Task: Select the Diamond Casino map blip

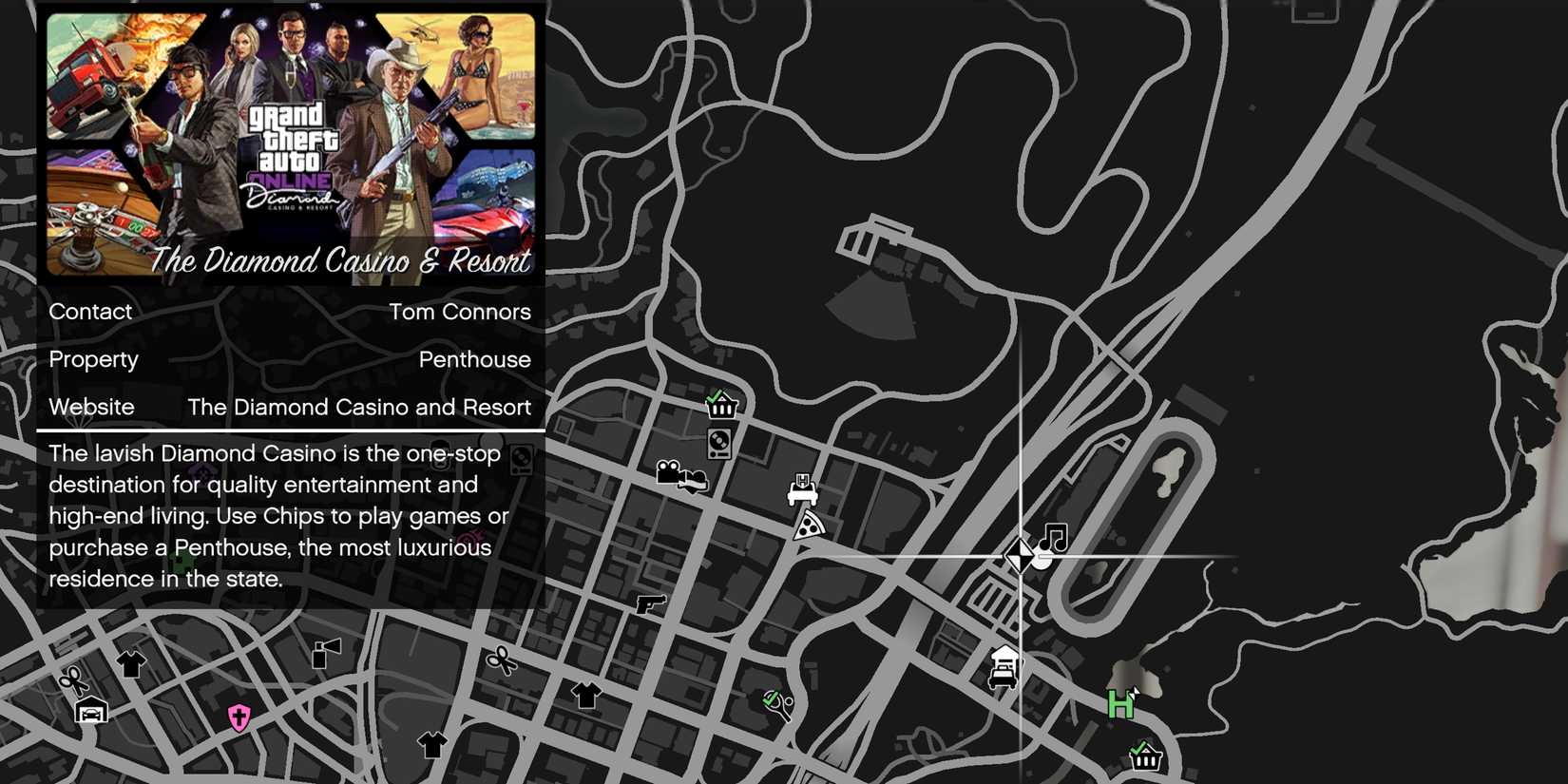Action: (1022, 554)
